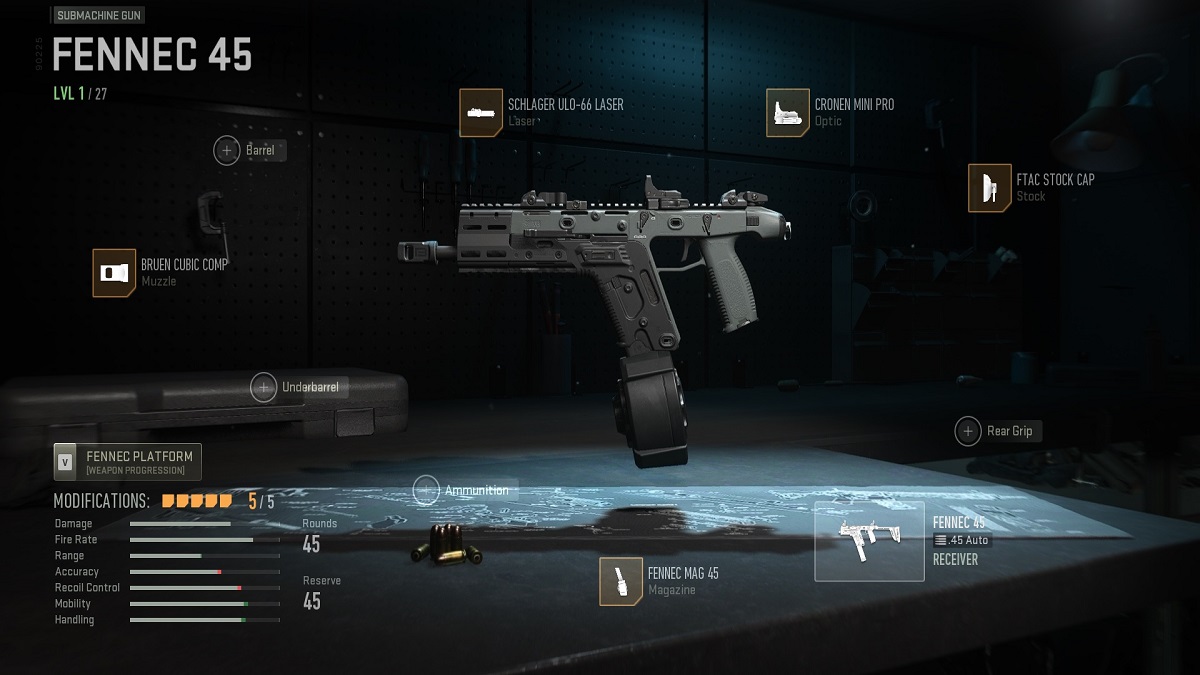Open the empty Rear Grip slot
Viewport: 1200px width, 675px height.
coord(968,431)
